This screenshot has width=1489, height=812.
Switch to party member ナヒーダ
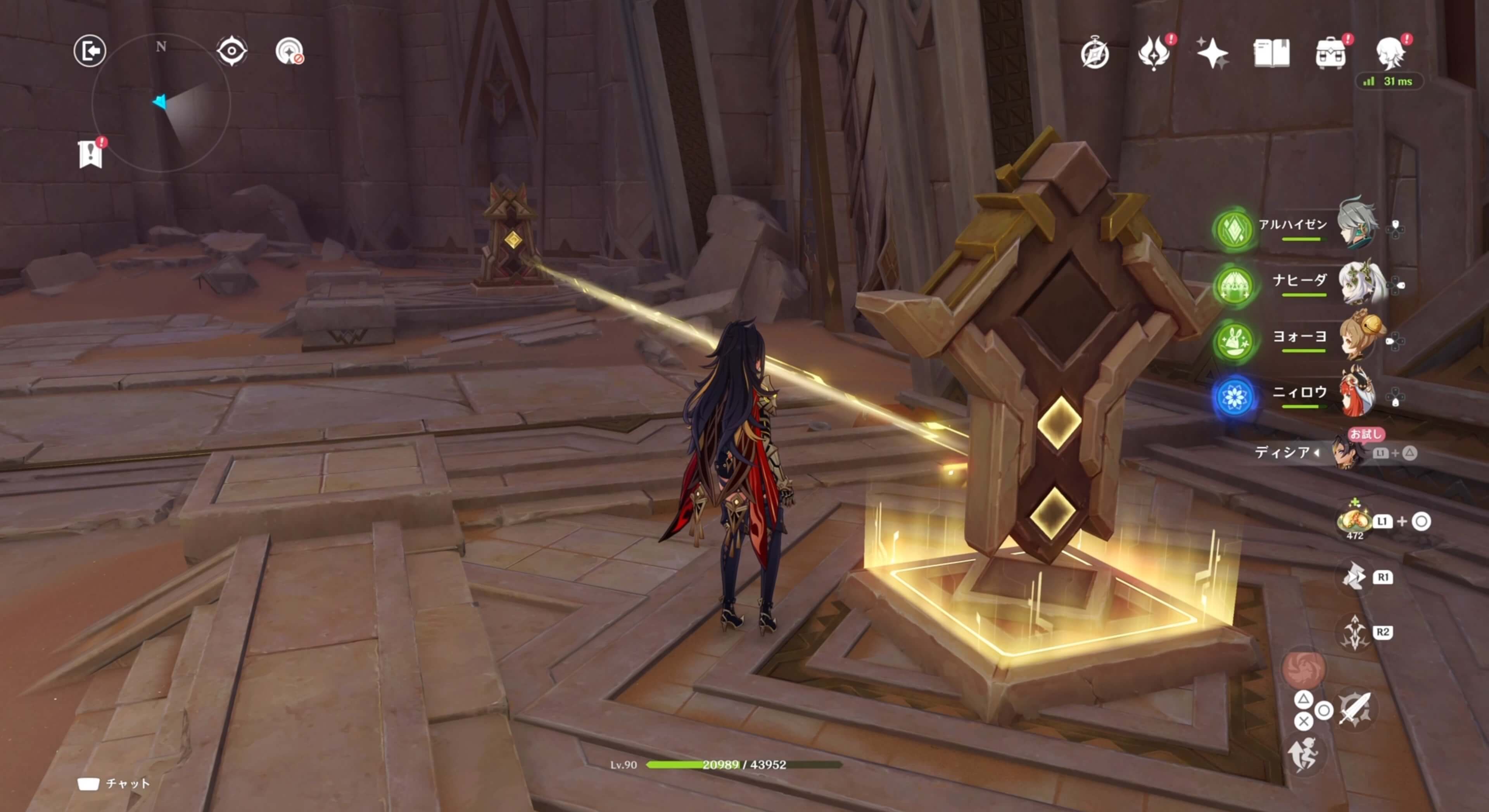pos(1361,281)
